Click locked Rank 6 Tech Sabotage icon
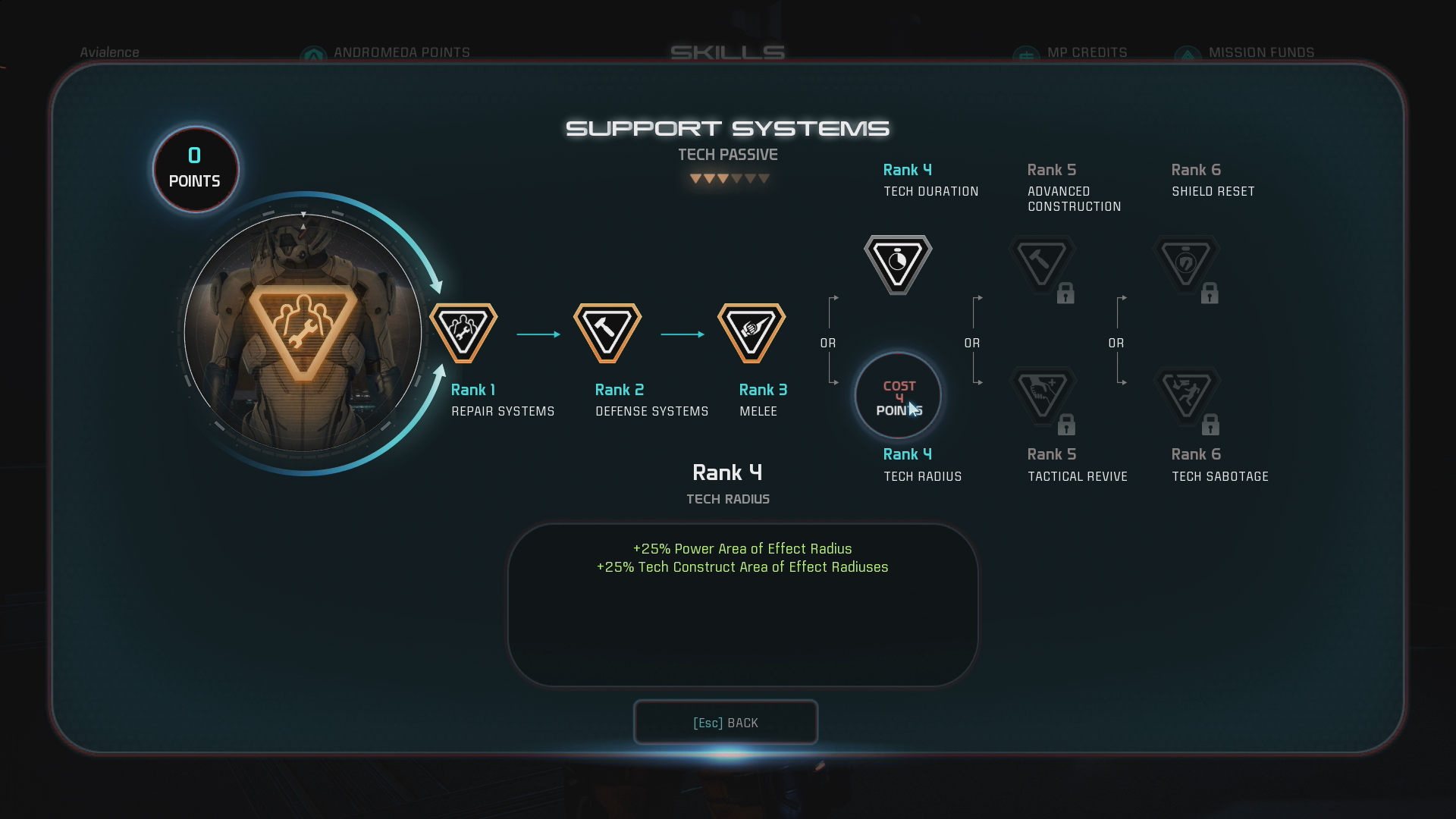The width and height of the screenshot is (1456, 819). click(x=1186, y=396)
